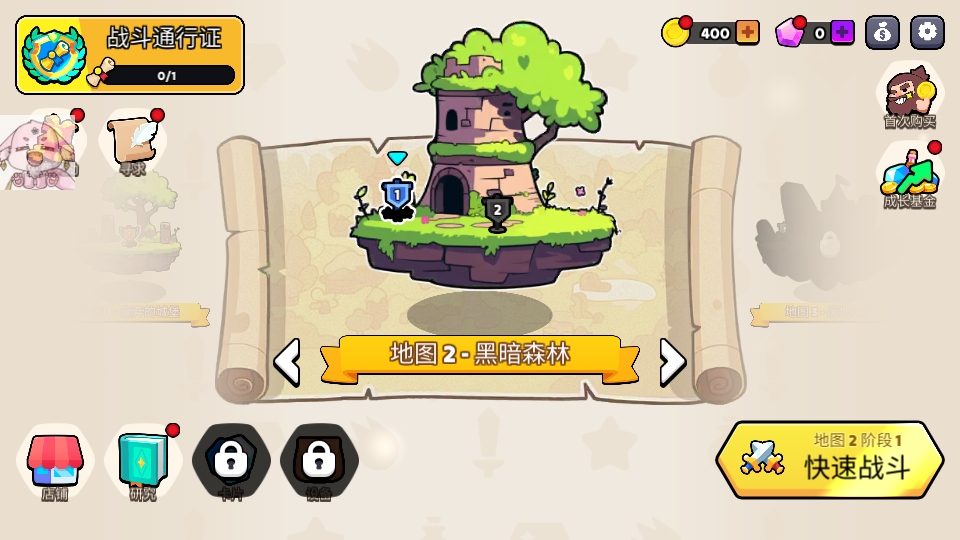Open the 战斗通行证 battle pass panel

point(130,55)
